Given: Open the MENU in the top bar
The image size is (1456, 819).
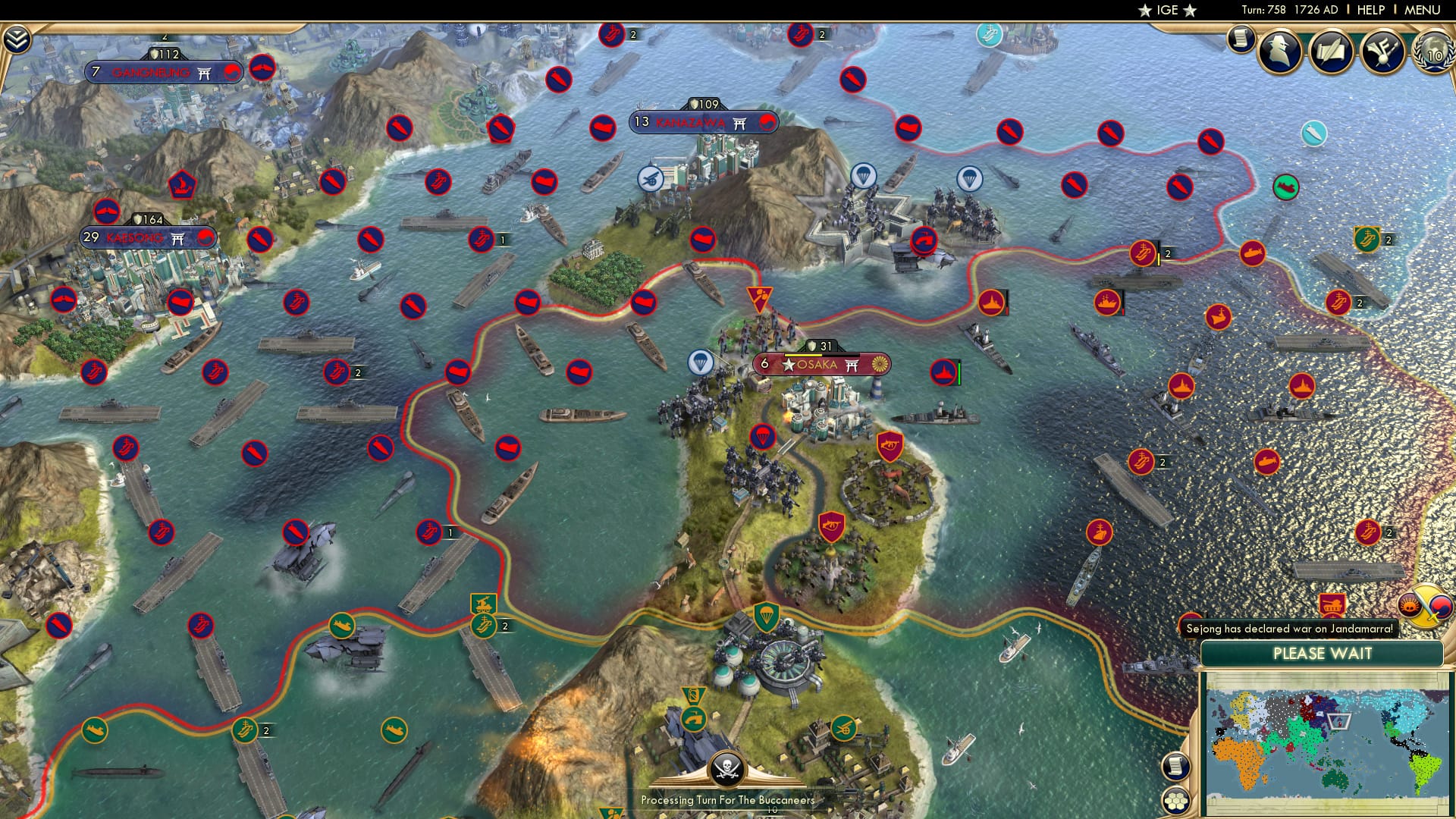Looking at the screenshot, I should 1423,9.
